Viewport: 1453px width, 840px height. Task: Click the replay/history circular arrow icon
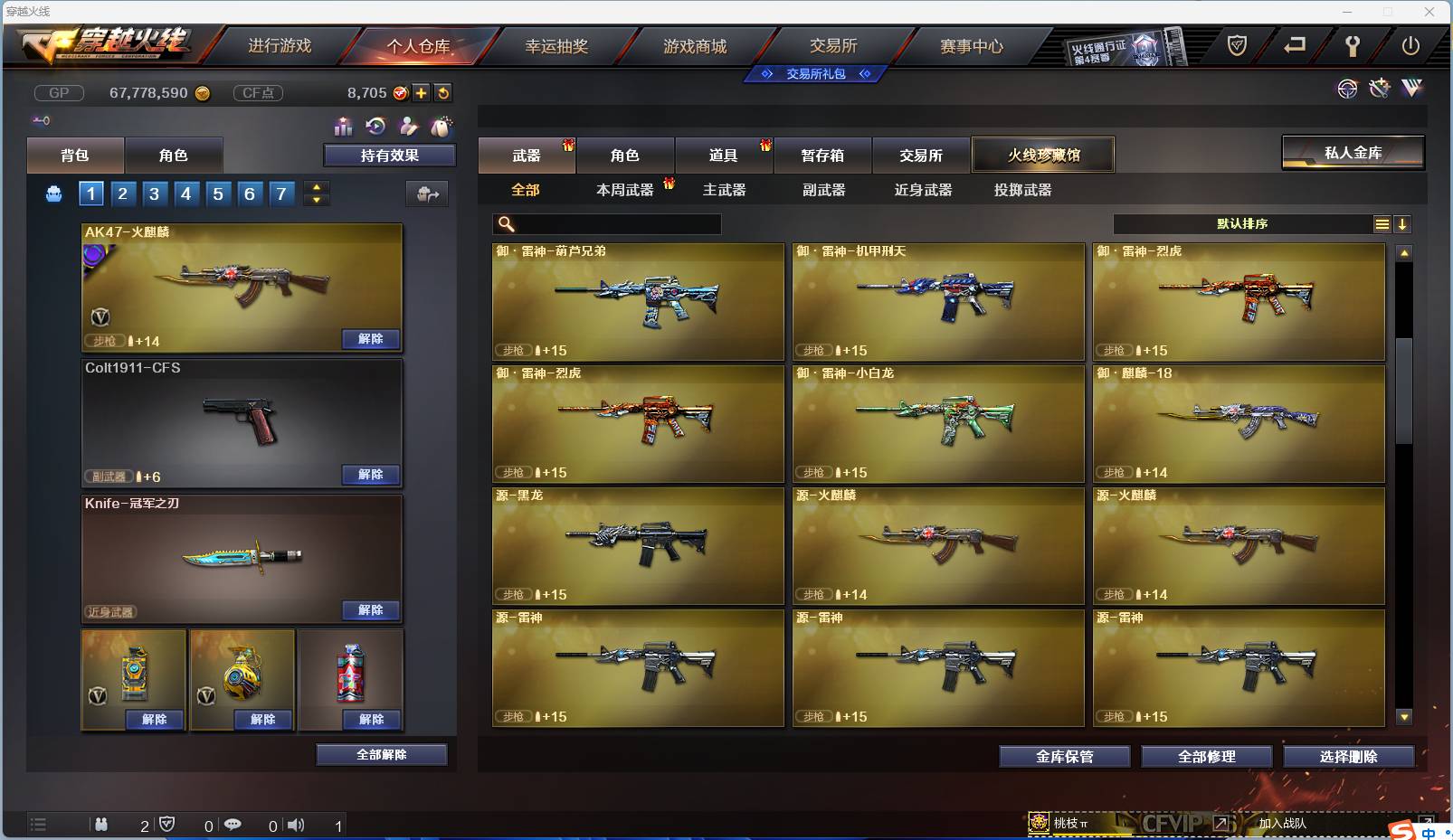click(x=375, y=127)
